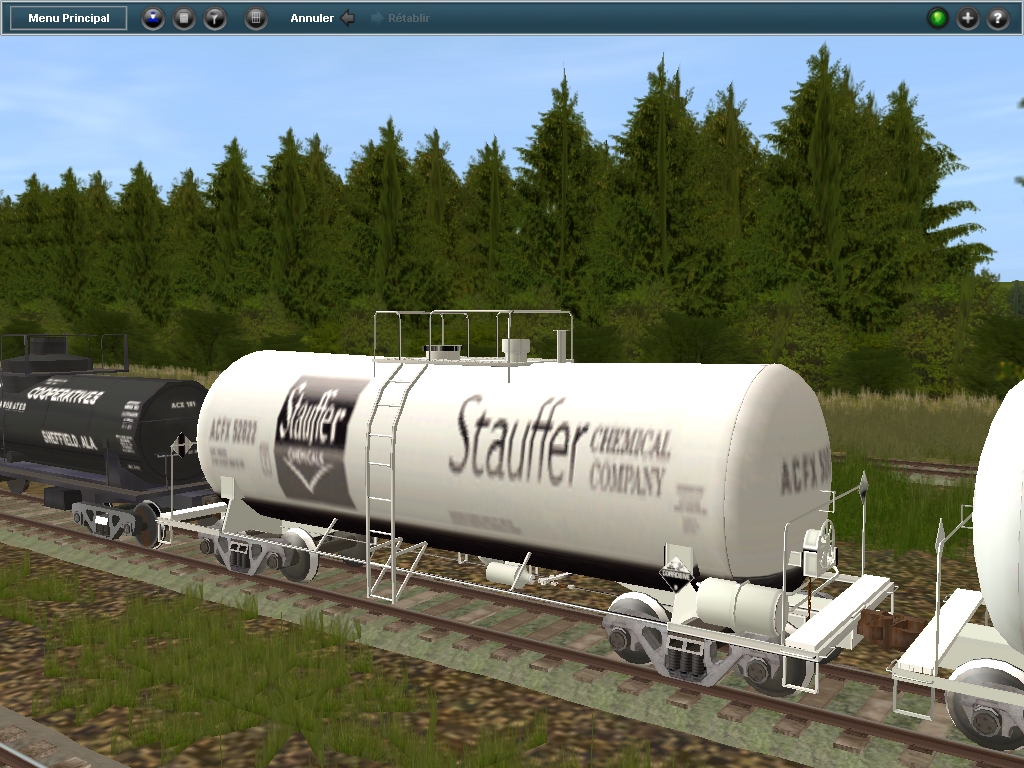
Task: Click the green status light button
Action: click(x=938, y=18)
